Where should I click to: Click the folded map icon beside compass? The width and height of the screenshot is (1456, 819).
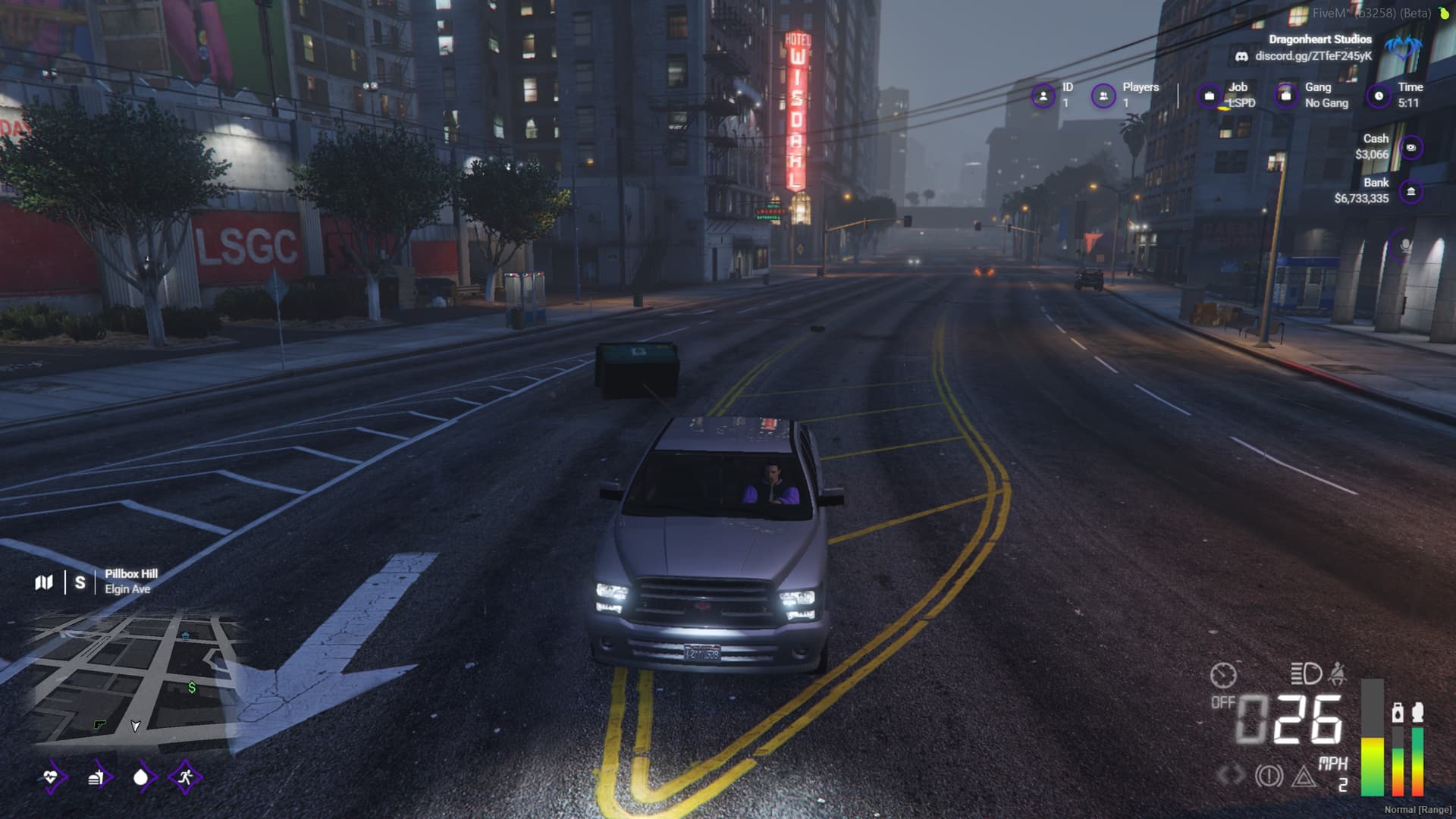coord(44,582)
